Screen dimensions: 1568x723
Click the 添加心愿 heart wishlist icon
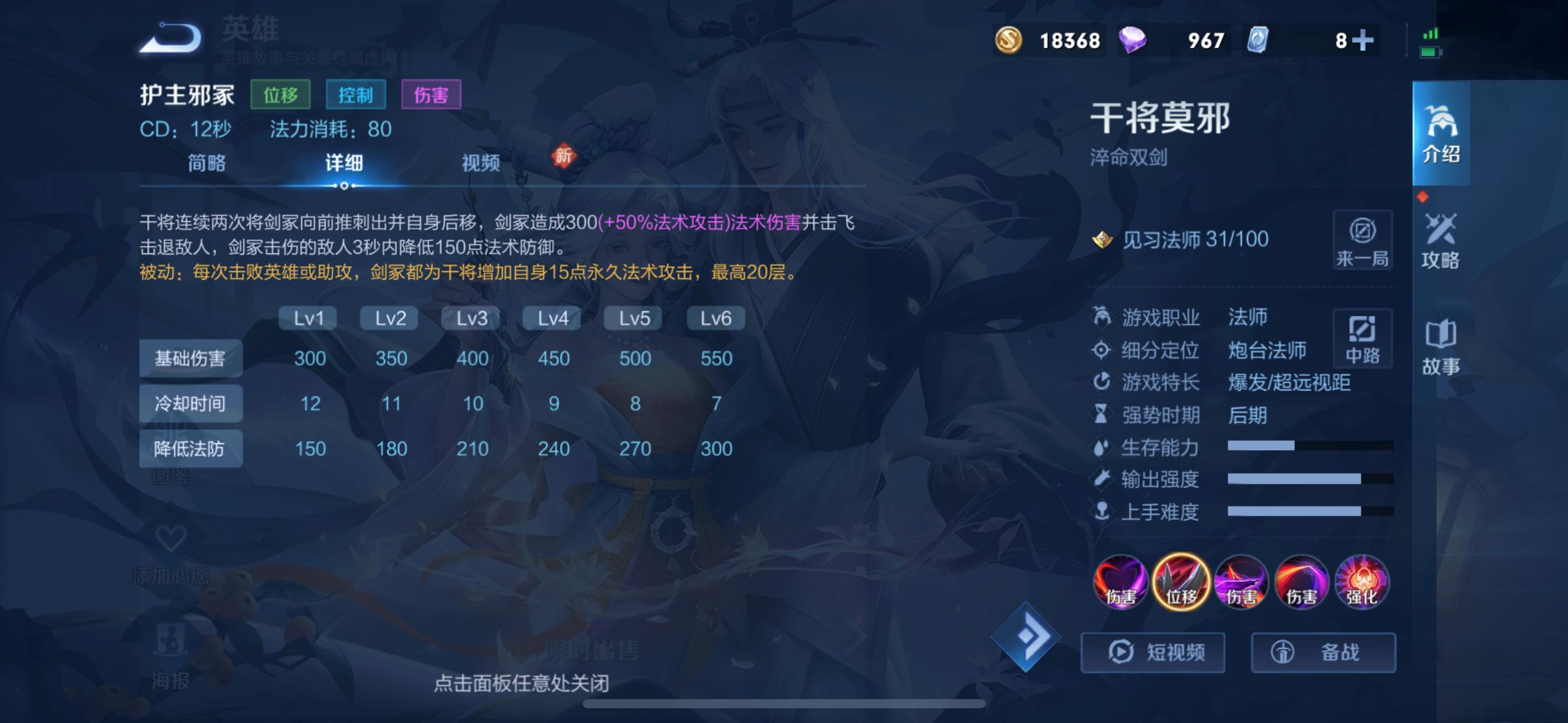(171, 538)
